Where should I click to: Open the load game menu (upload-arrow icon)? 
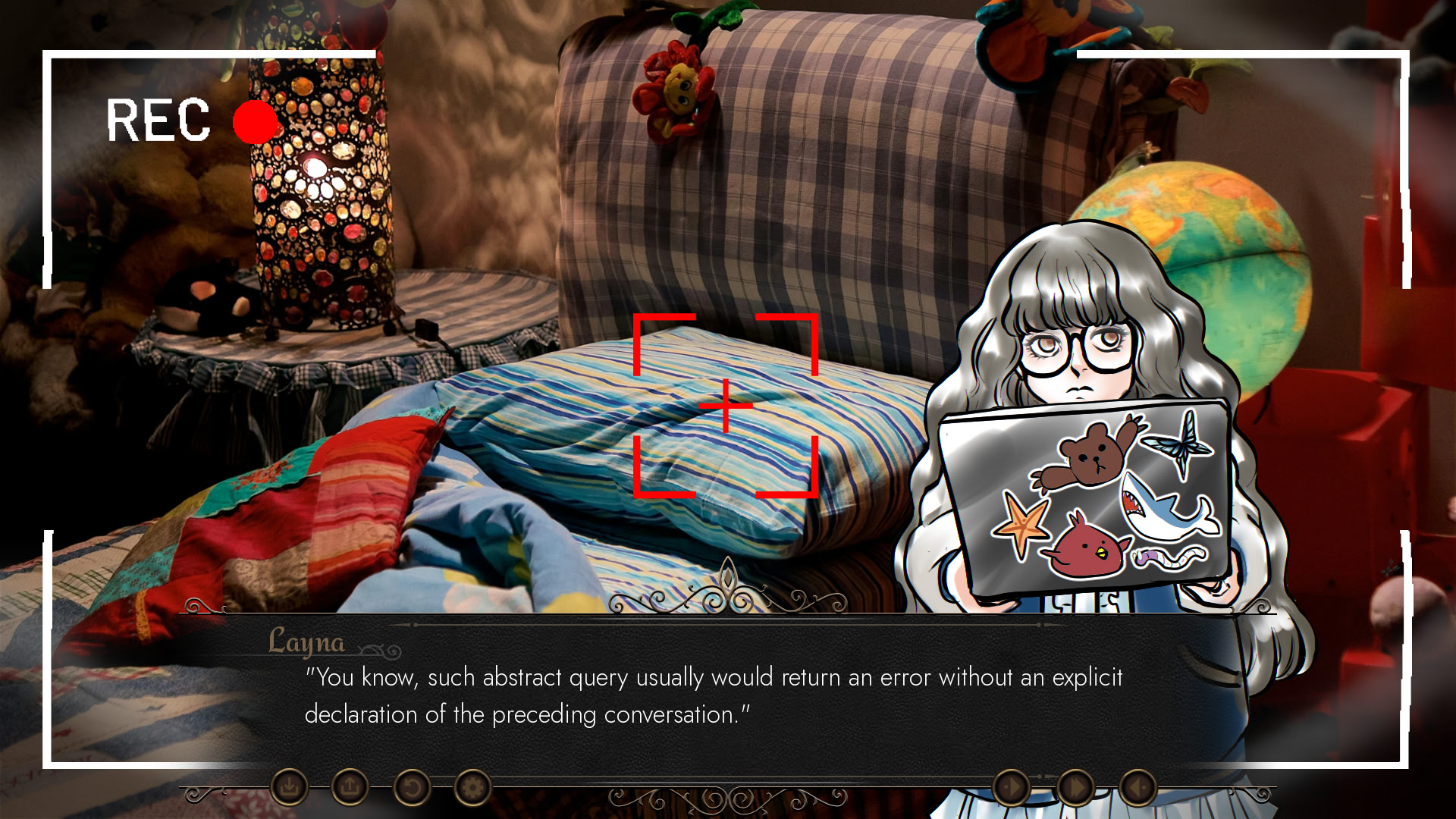350,788
